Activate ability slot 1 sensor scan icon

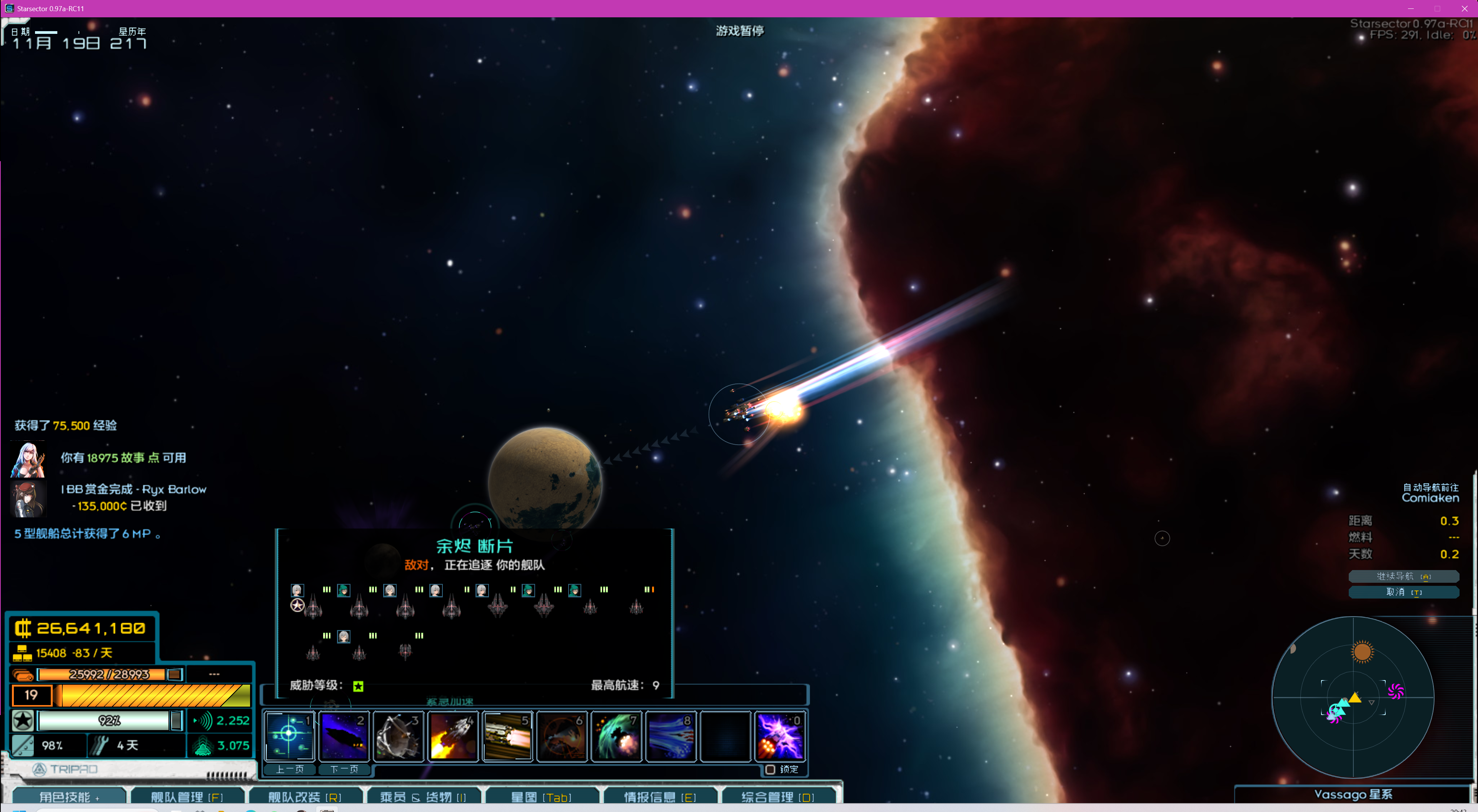pyautogui.click(x=289, y=736)
